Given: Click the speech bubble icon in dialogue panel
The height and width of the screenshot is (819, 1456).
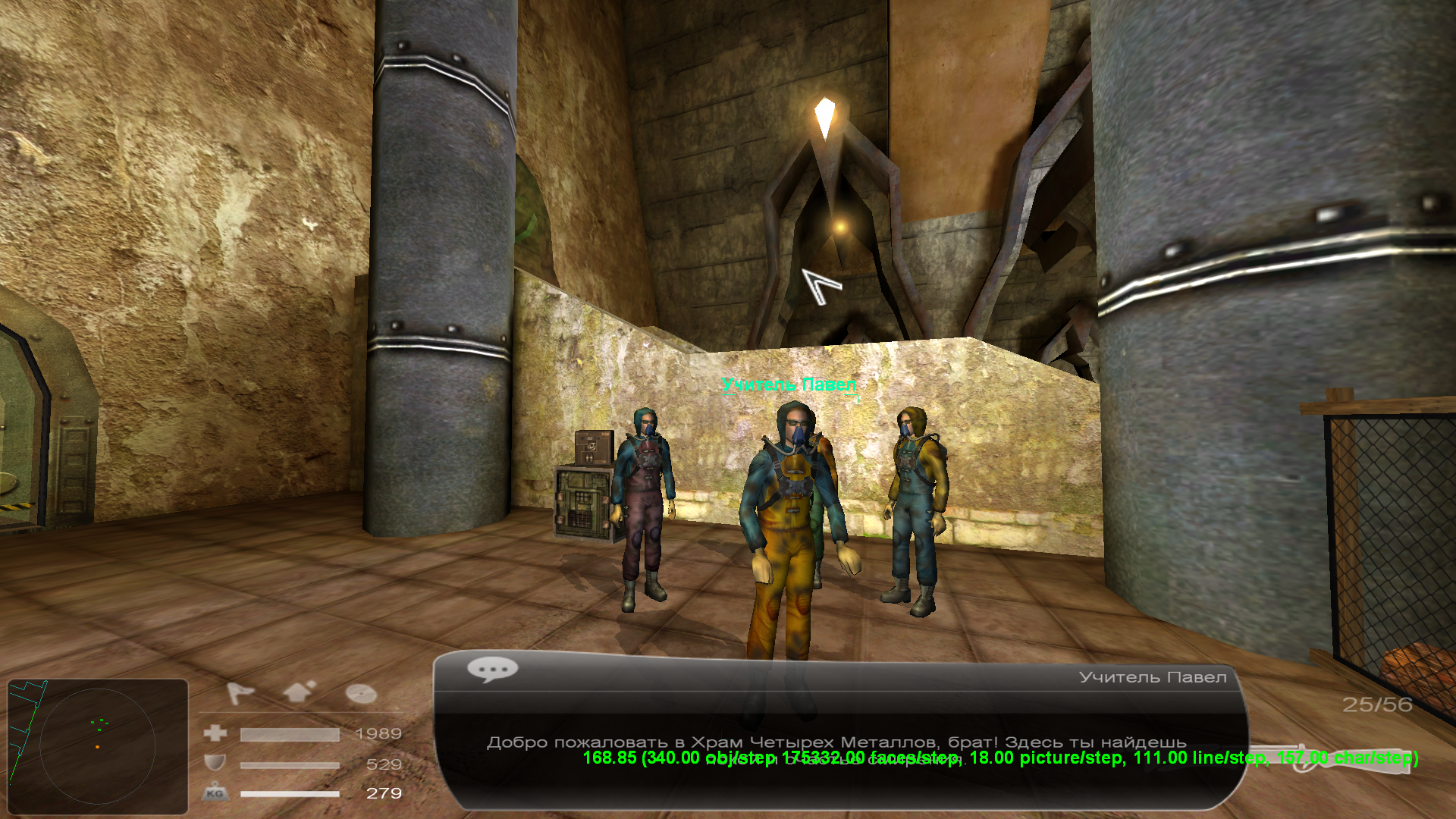Looking at the screenshot, I should pyautogui.click(x=492, y=669).
